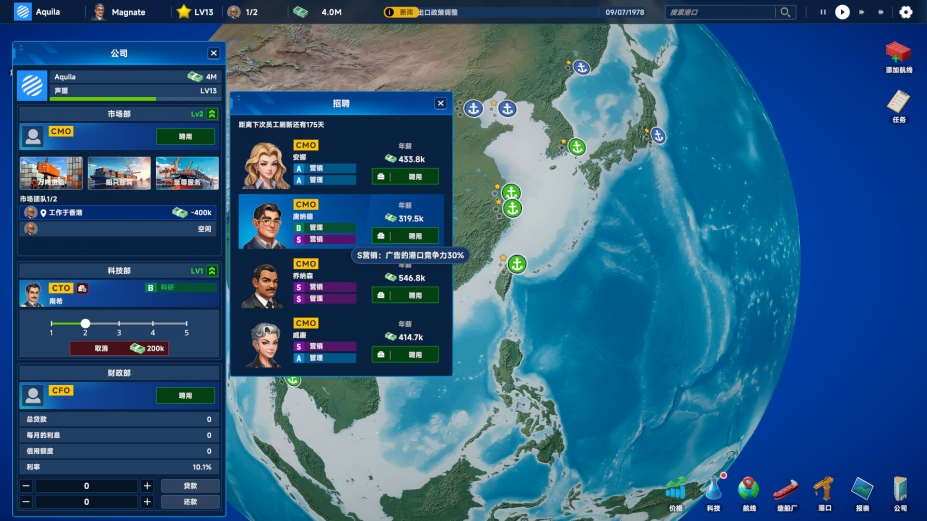Open the 港口 ports panel

pos(824,492)
